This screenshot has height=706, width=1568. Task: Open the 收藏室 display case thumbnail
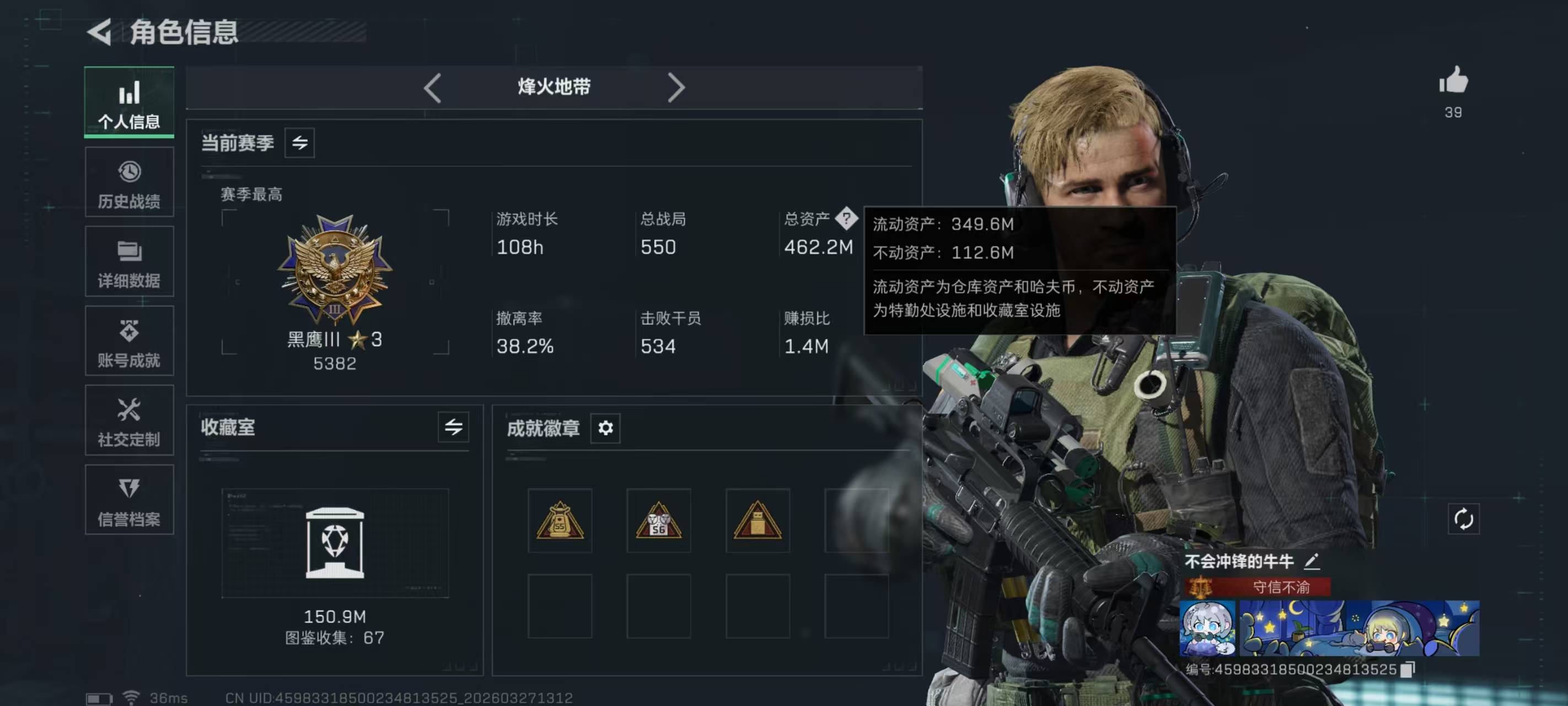pos(335,543)
